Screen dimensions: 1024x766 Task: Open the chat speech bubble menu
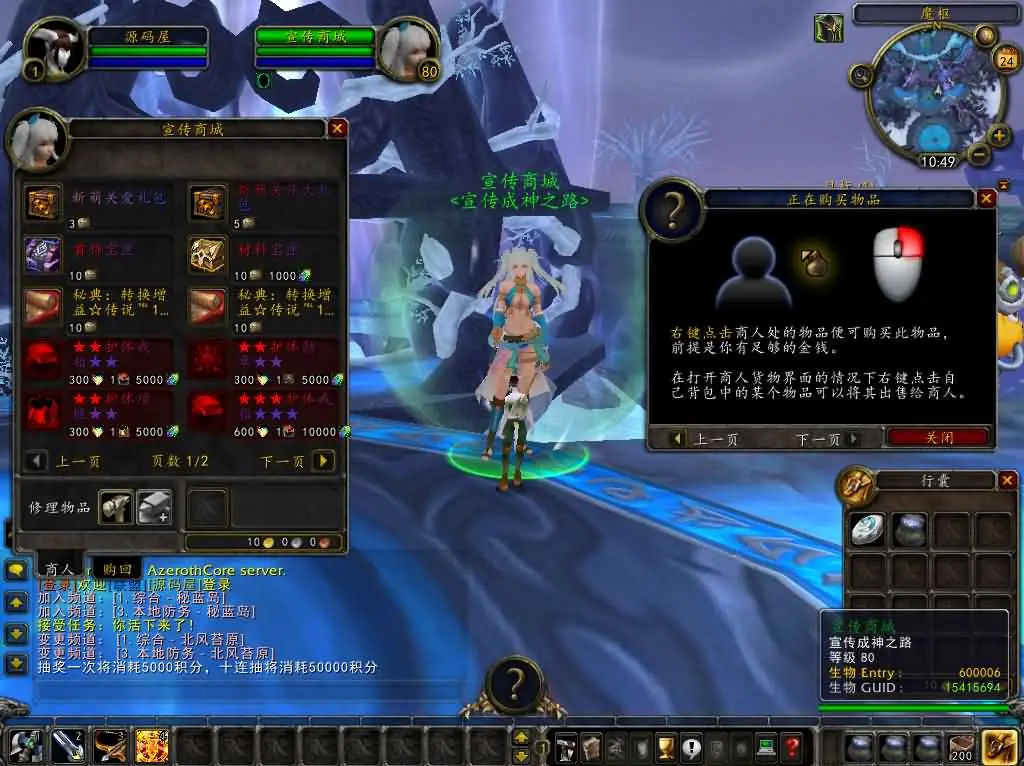(x=16, y=570)
